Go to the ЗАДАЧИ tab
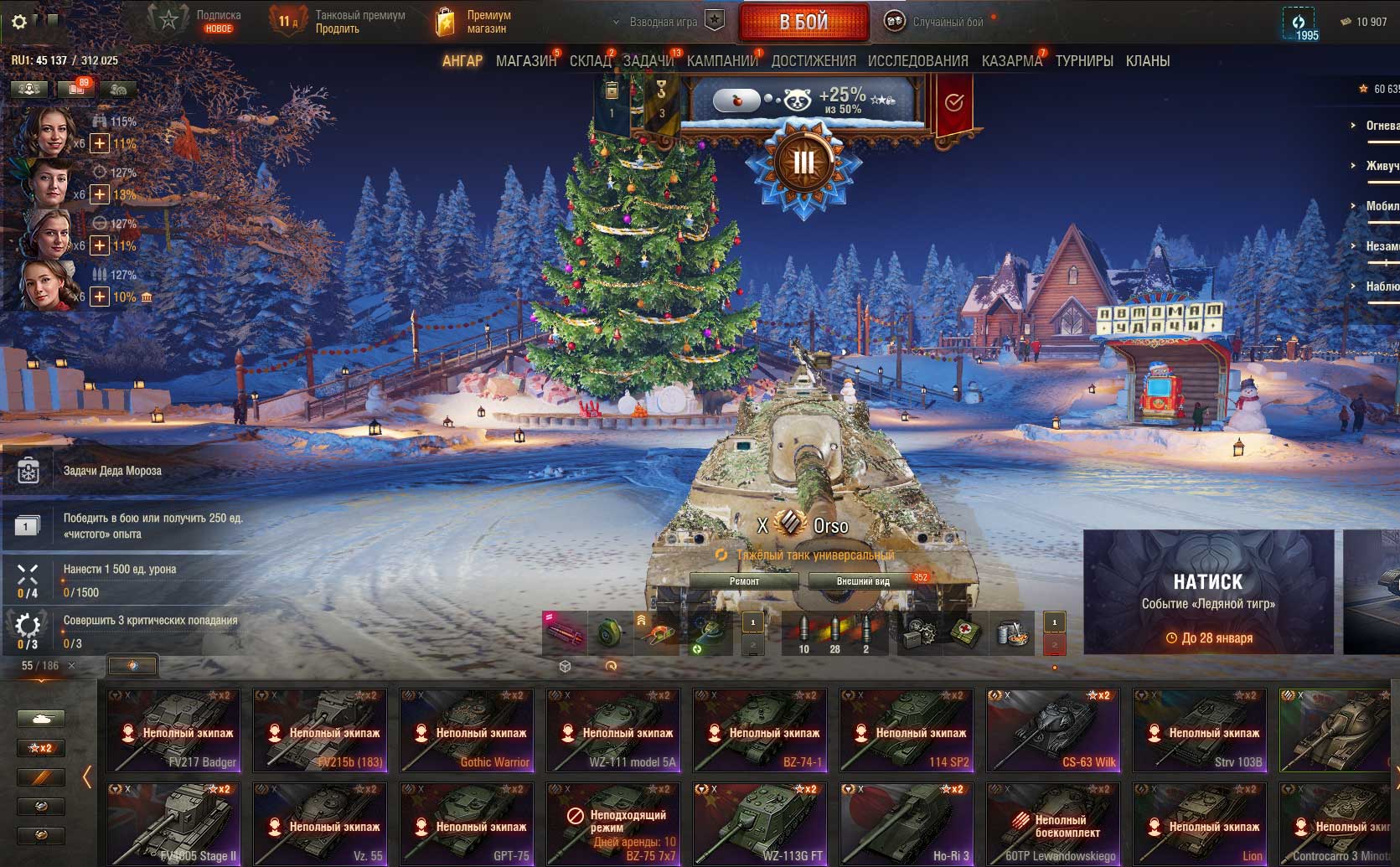Image resolution: width=1400 pixels, height=867 pixels. [x=648, y=61]
